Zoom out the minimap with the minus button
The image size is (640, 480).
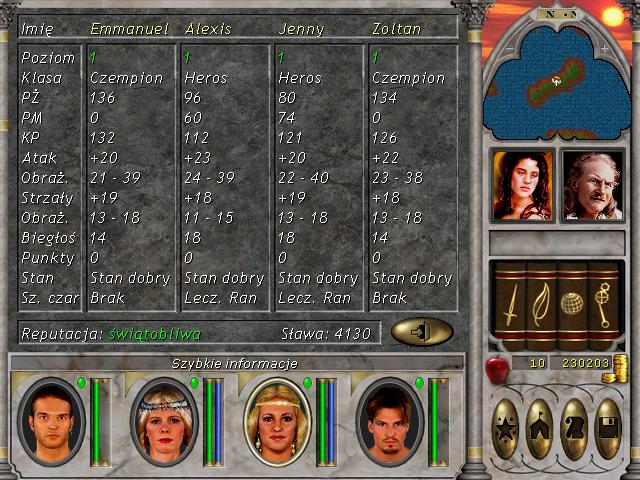click(x=508, y=48)
